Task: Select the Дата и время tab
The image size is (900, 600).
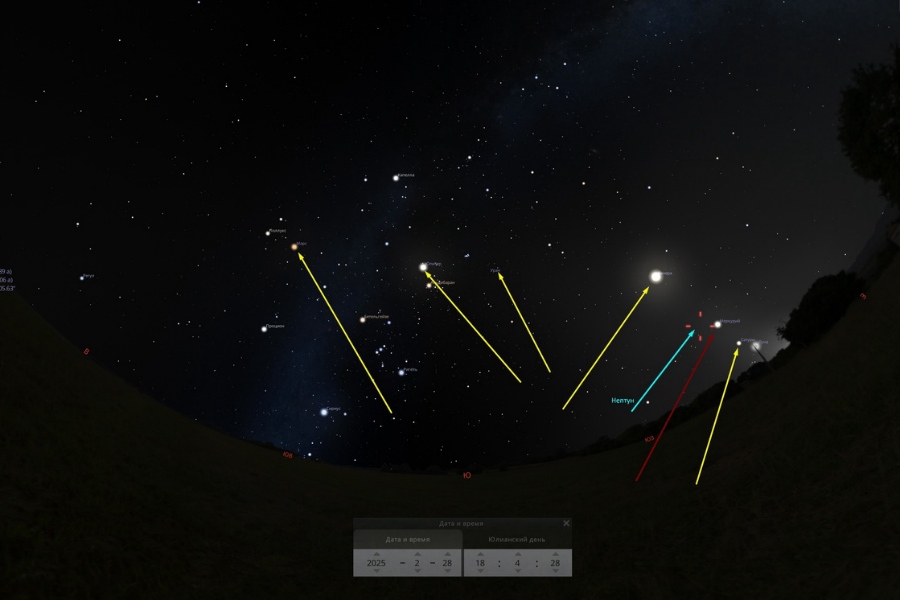Action: 407,539
